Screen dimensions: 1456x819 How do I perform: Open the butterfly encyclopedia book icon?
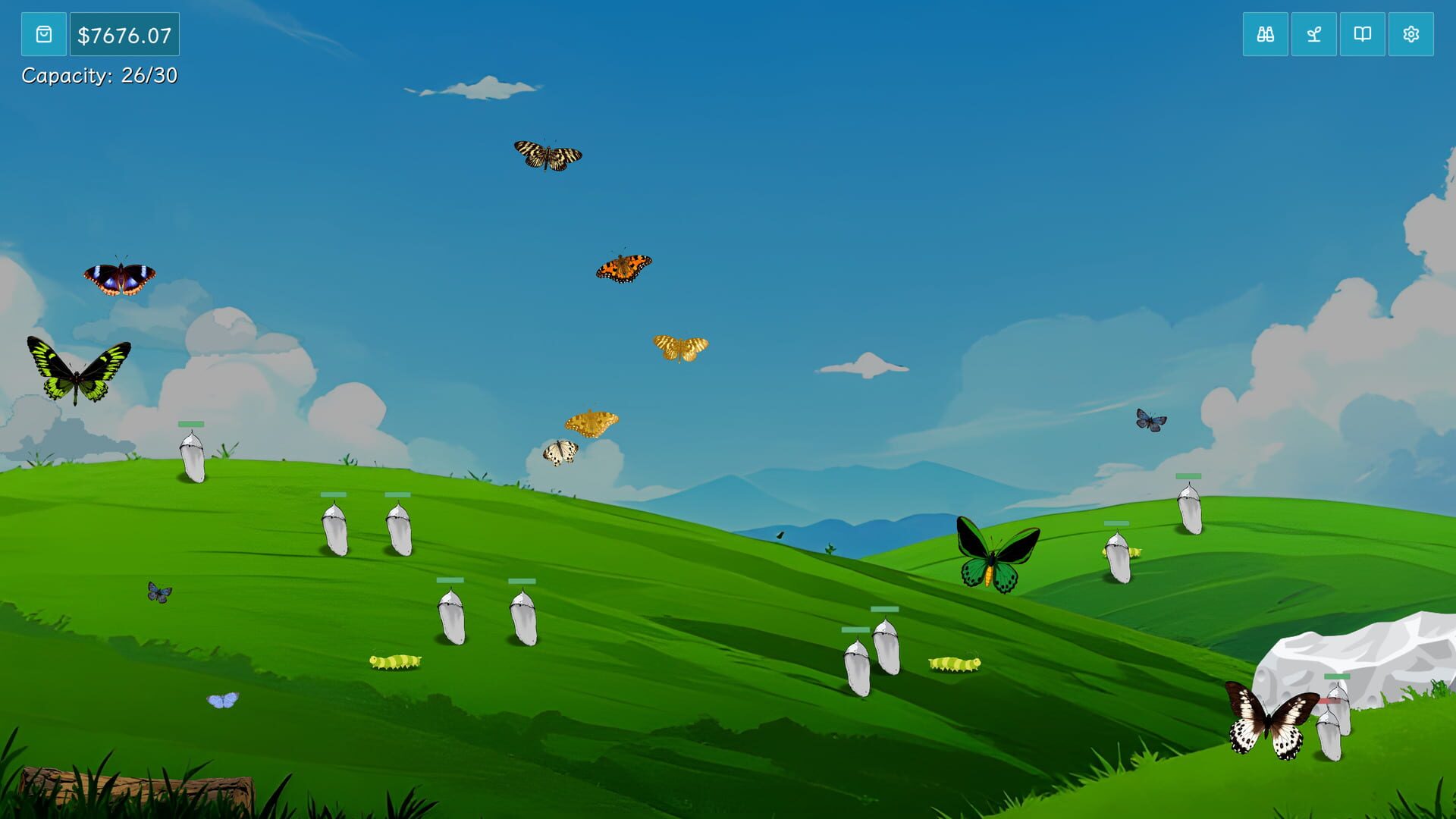click(x=1362, y=33)
